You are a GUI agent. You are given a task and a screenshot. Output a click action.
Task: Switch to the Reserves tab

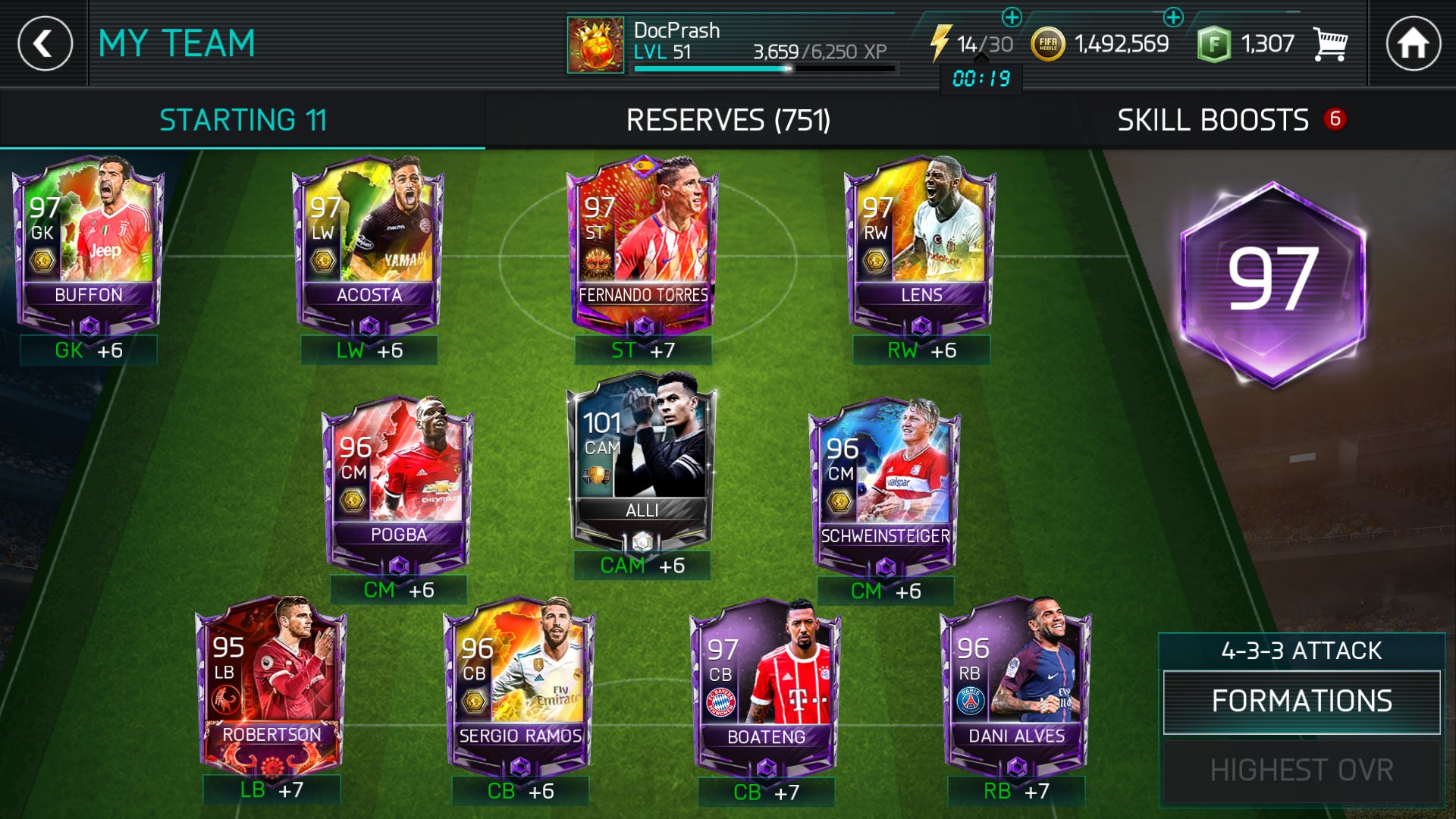[728, 120]
